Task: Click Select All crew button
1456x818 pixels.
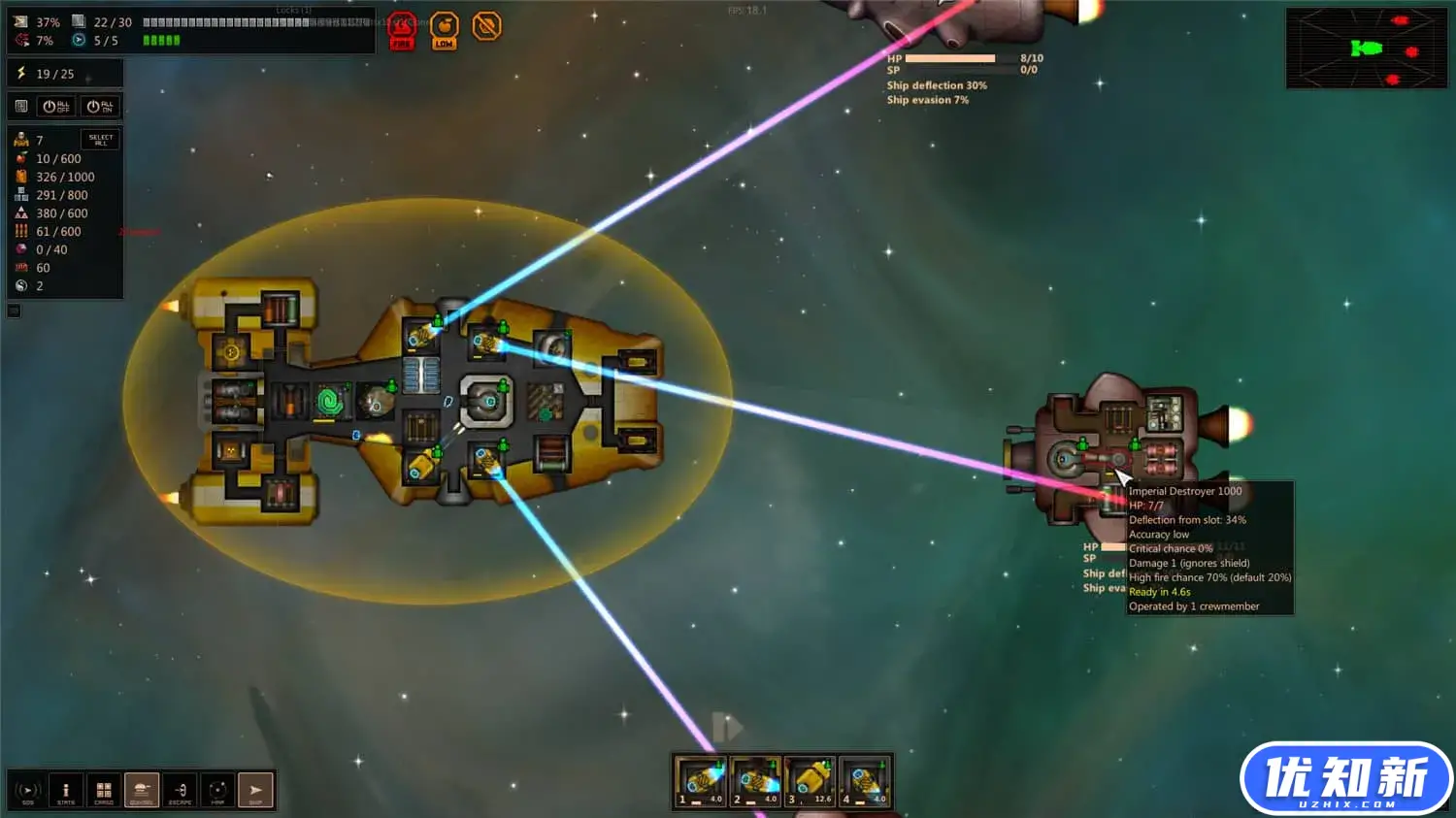Action: (x=101, y=140)
